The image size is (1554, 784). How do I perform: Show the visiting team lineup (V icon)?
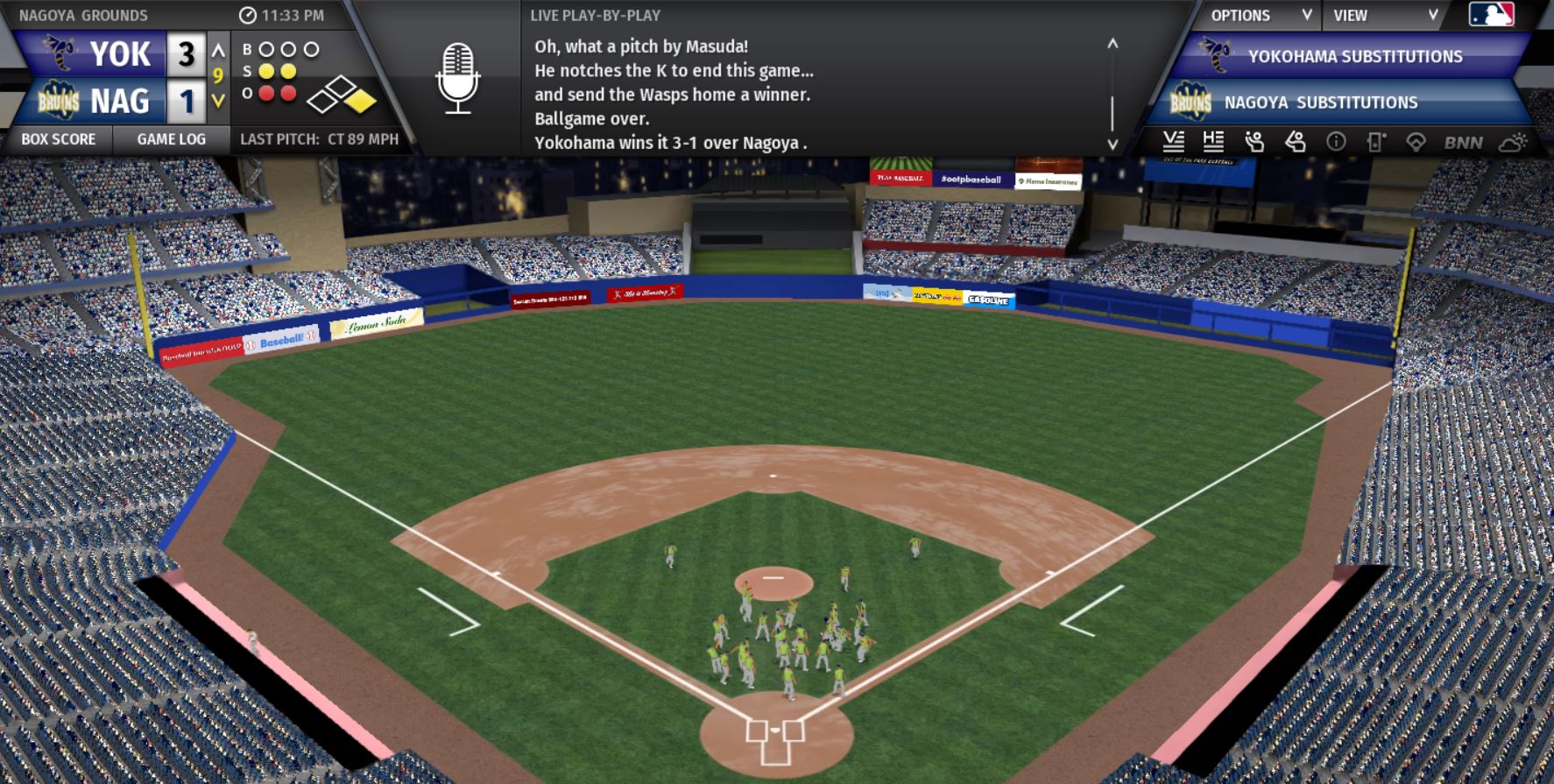coord(1173,141)
